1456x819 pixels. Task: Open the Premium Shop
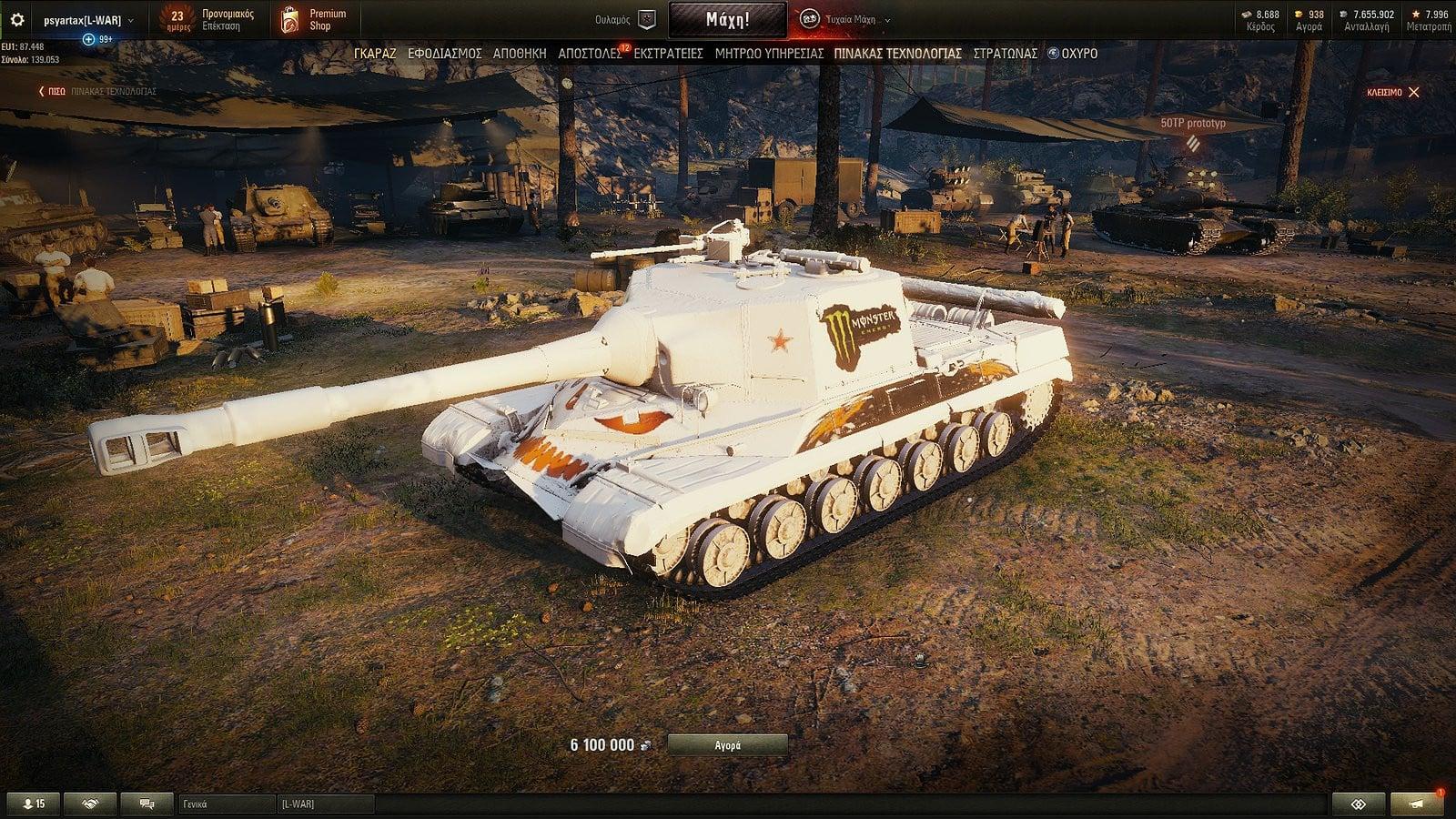coord(314,20)
